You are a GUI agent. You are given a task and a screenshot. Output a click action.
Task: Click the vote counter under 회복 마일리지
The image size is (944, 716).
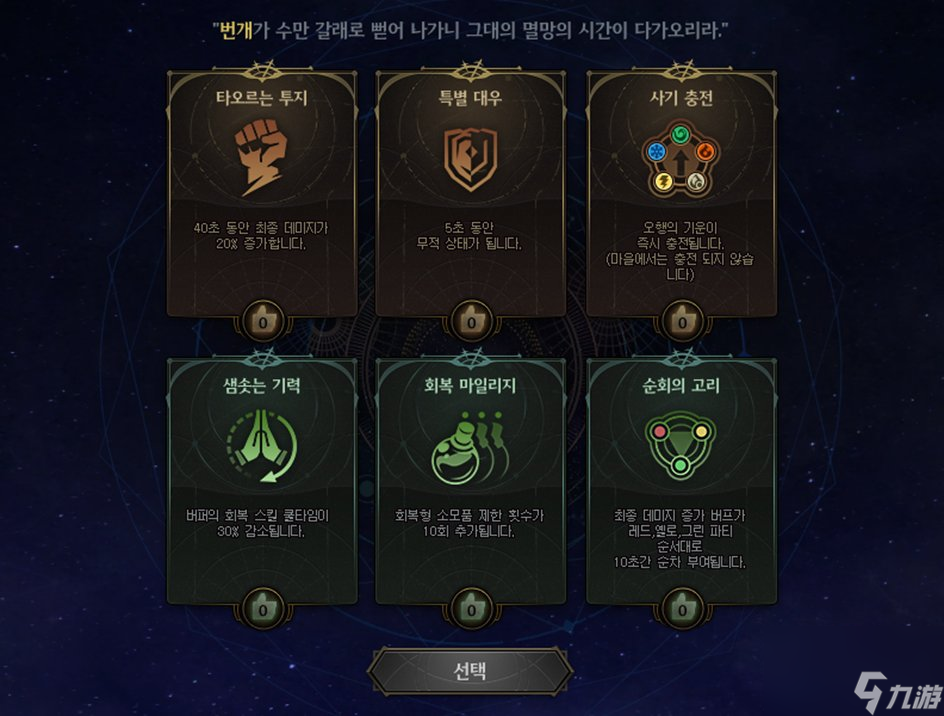471,607
